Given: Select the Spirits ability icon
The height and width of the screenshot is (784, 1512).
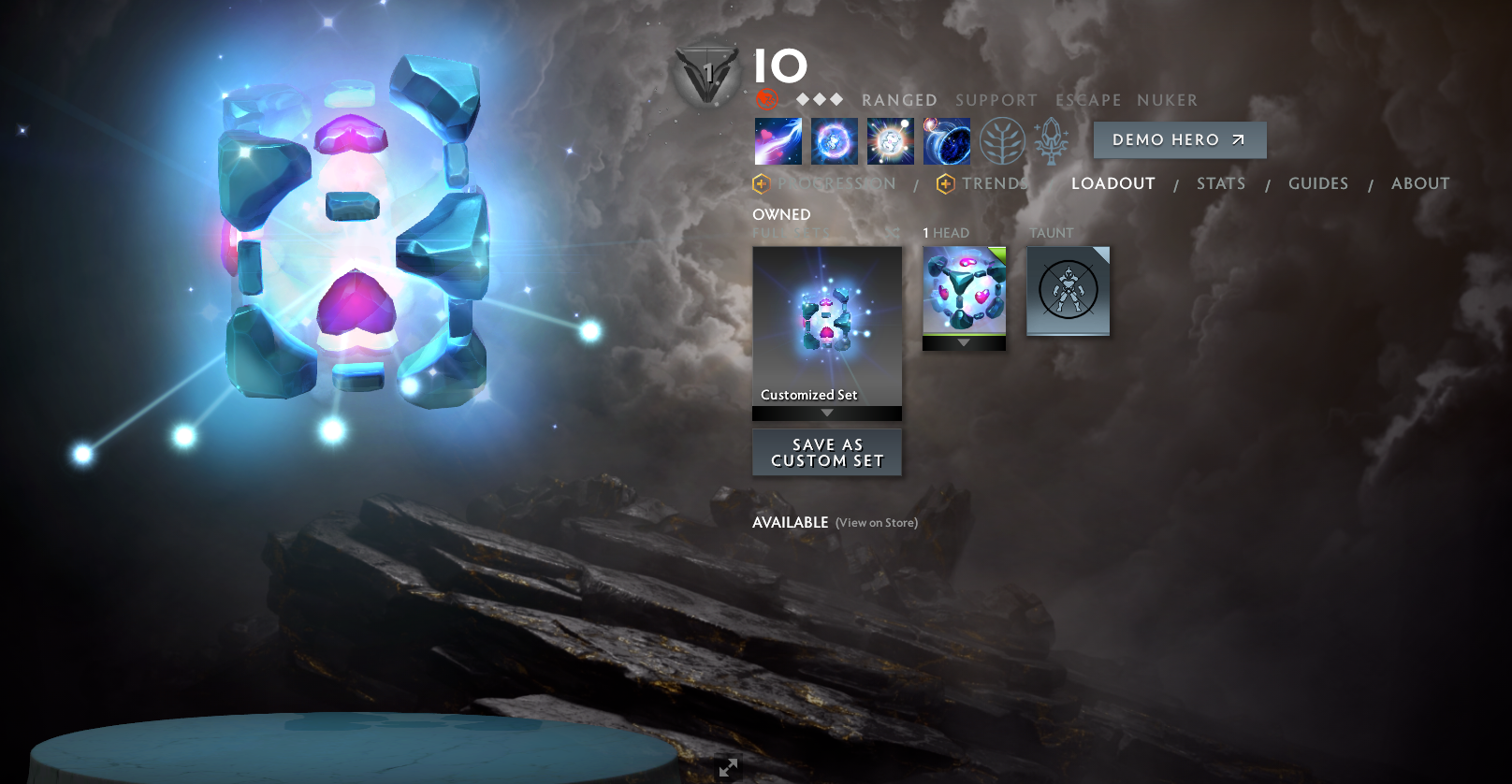Looking at the screenshot, I should 834,141.
